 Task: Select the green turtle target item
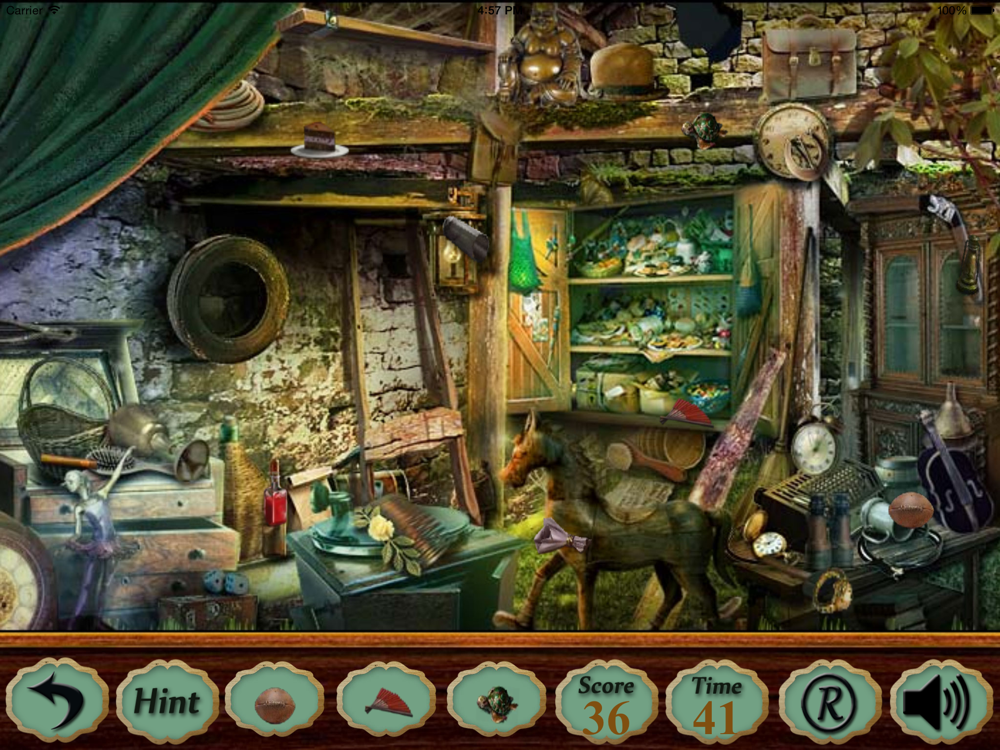(496, 701)
